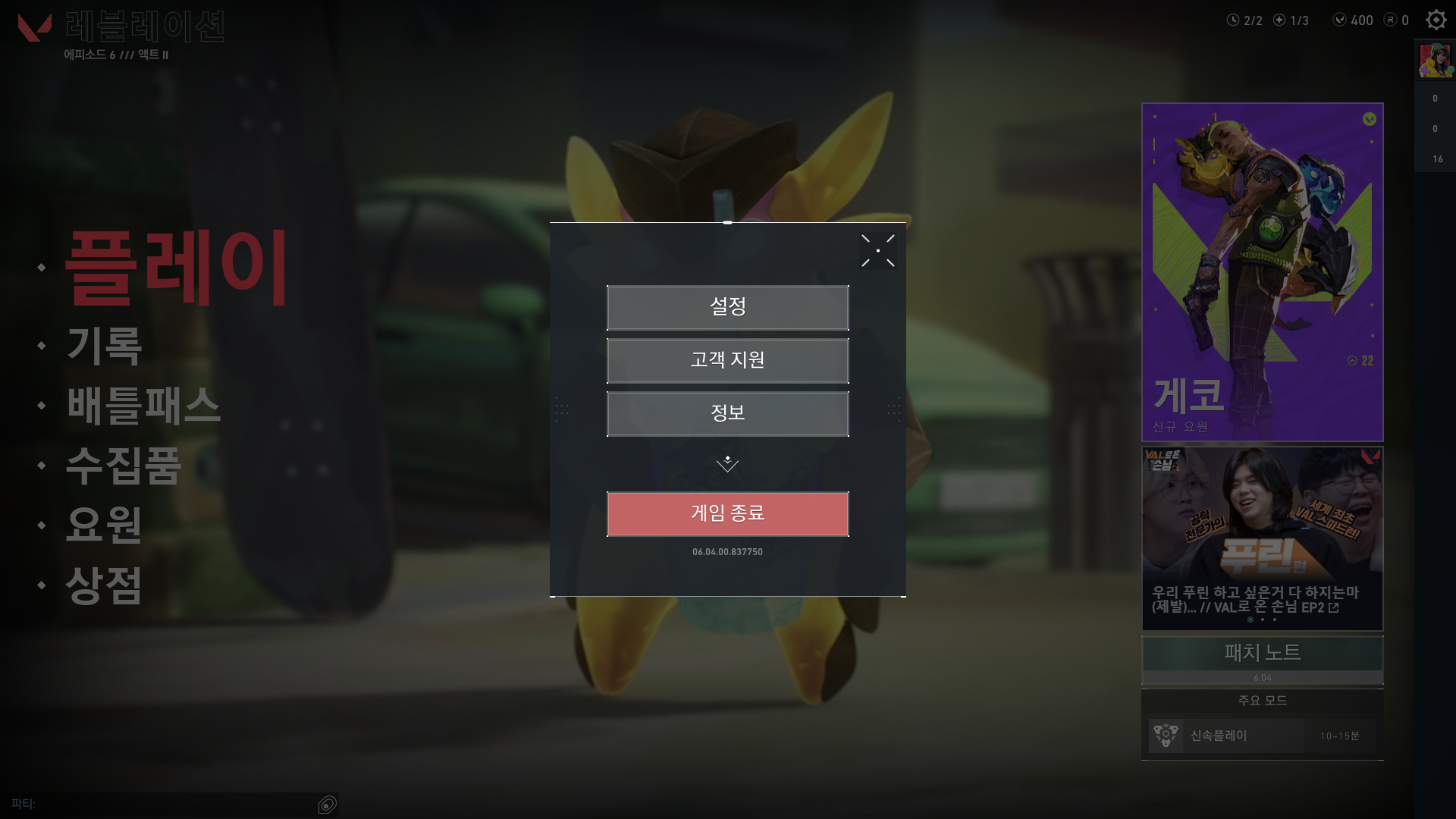The width and height of the screenshot is (1456, 819).
Task: Click the 파티 input field
Action: pos(167,805)
